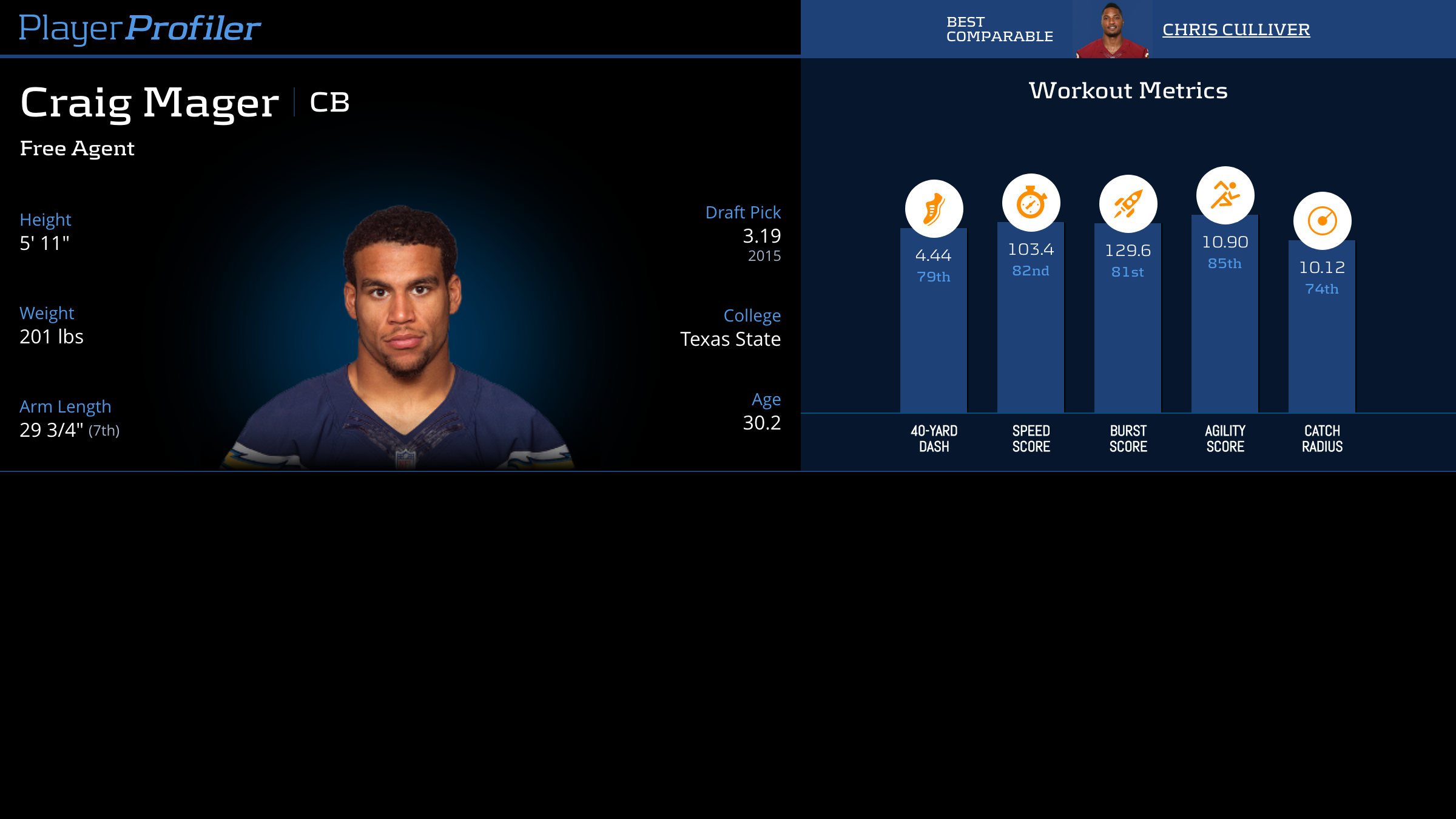Open the Chris Culliver comparable link
The width and height of the screenshot is (1456, 819).
1236,29
